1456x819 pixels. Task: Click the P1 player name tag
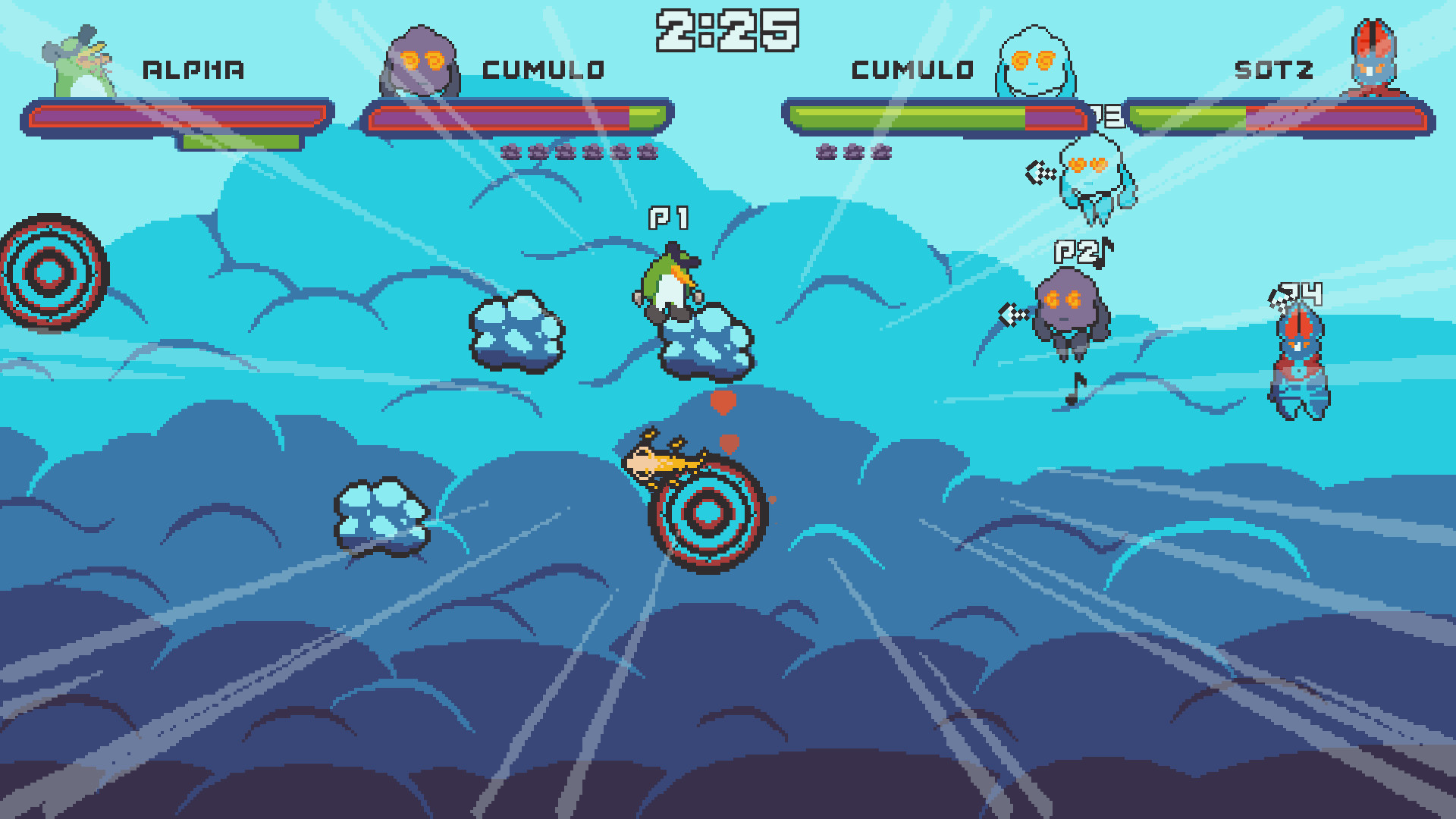coord(667,220)
